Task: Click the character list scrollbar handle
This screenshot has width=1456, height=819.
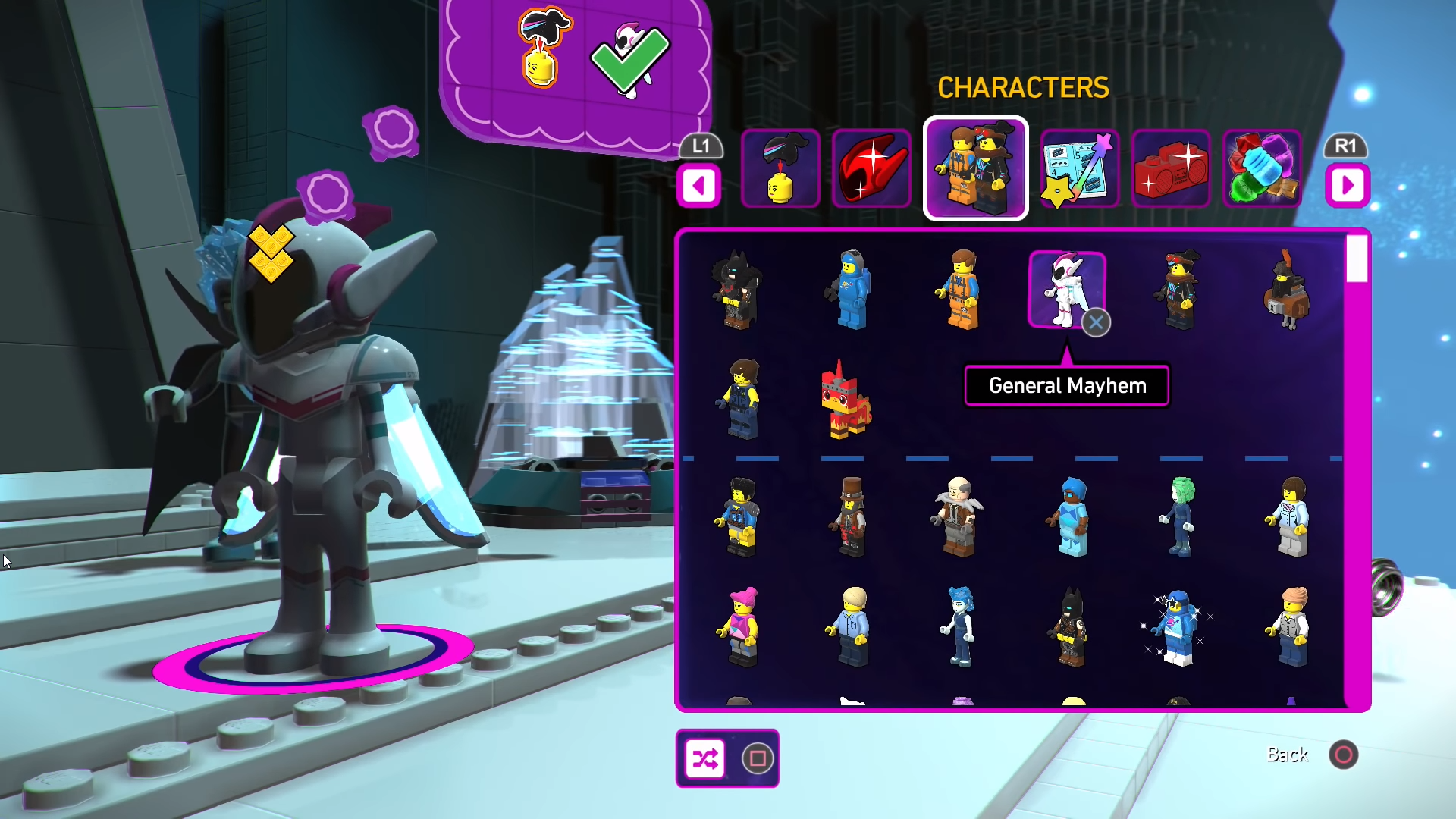Action: (1357, 259)
